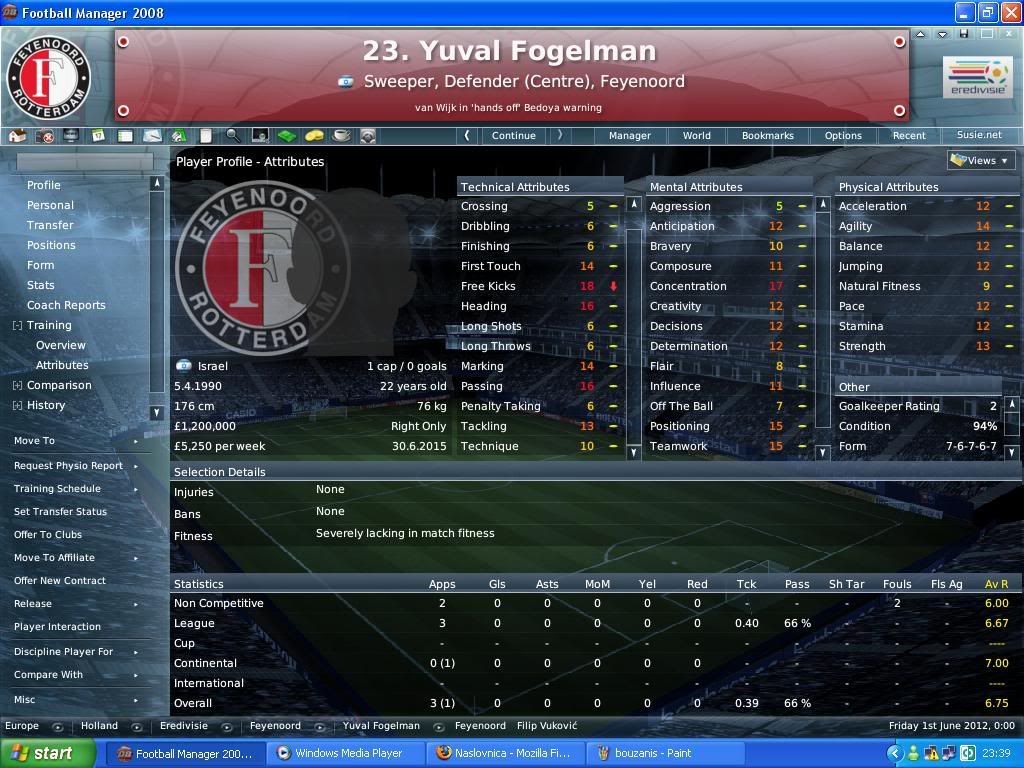View the player's Stats page
Viewport: 1024px width, 768px height.
(41, 285)
